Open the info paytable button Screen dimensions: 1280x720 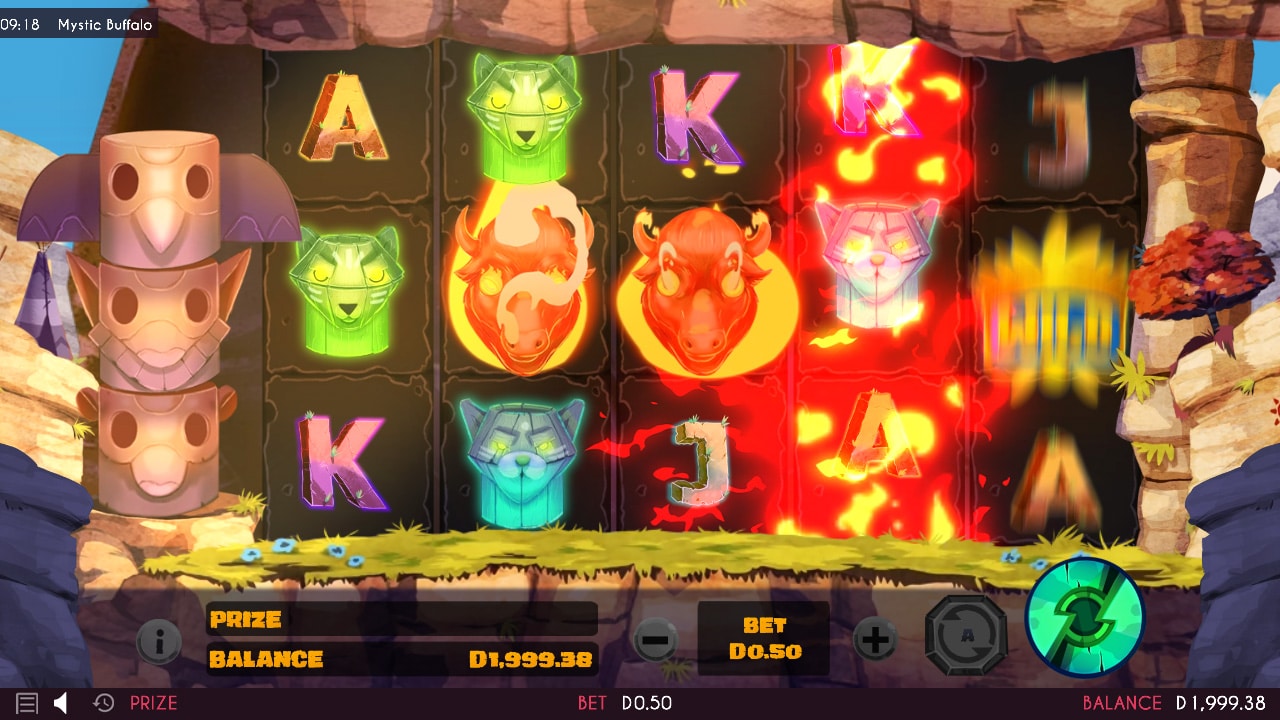click(x=159, y=640)
